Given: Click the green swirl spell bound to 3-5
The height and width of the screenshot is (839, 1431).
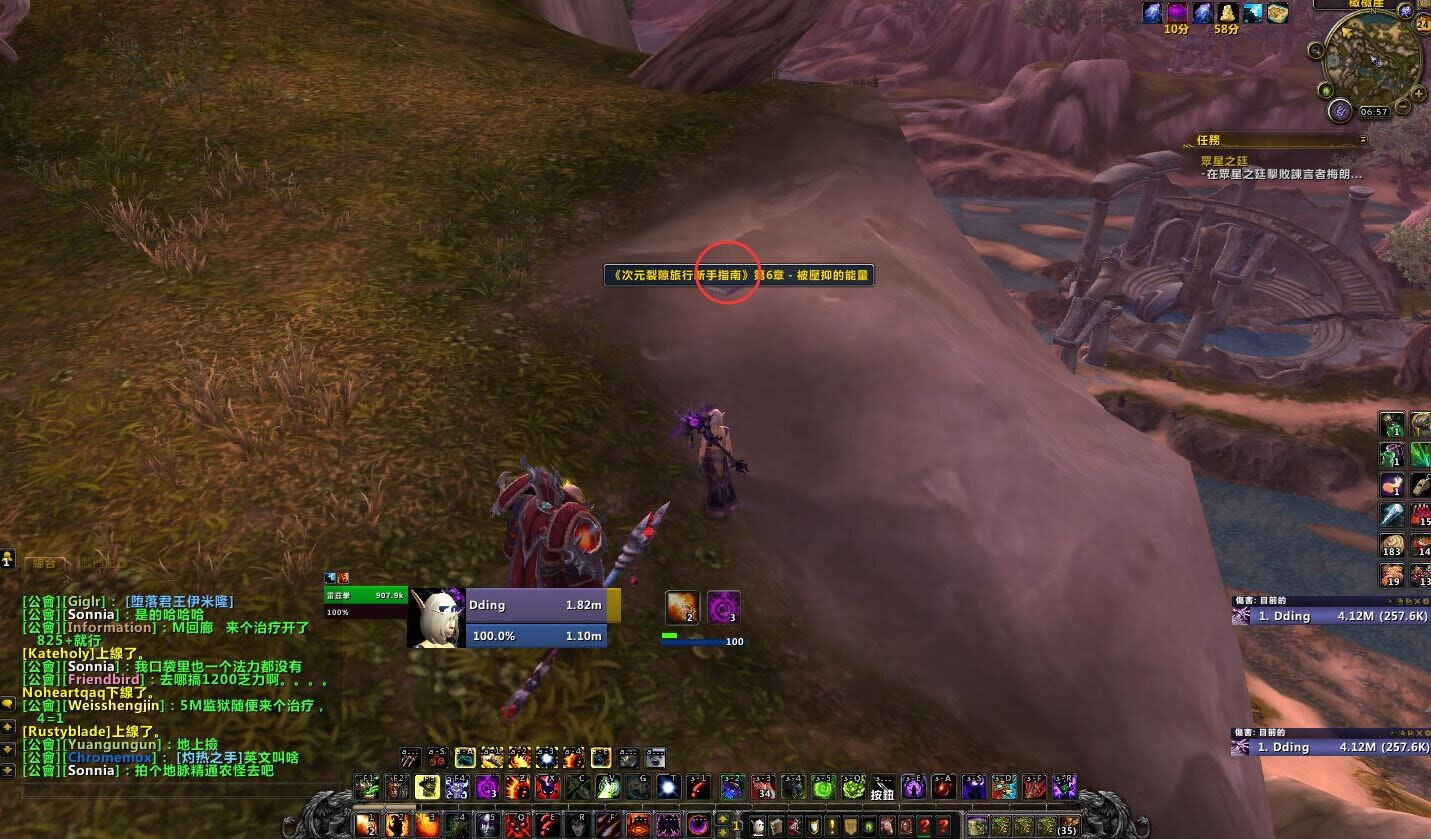Looking at the screenshot, I should click(824, 787).
